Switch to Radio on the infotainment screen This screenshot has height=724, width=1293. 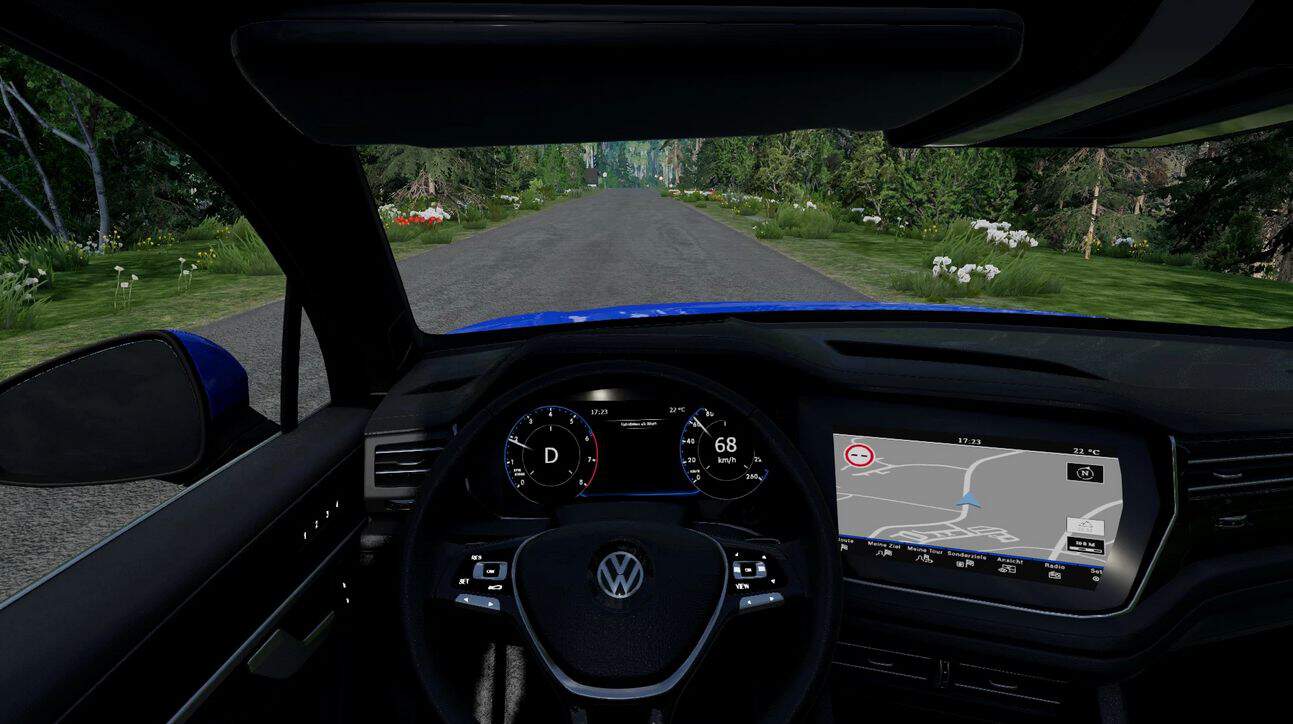click(1056, 570)
